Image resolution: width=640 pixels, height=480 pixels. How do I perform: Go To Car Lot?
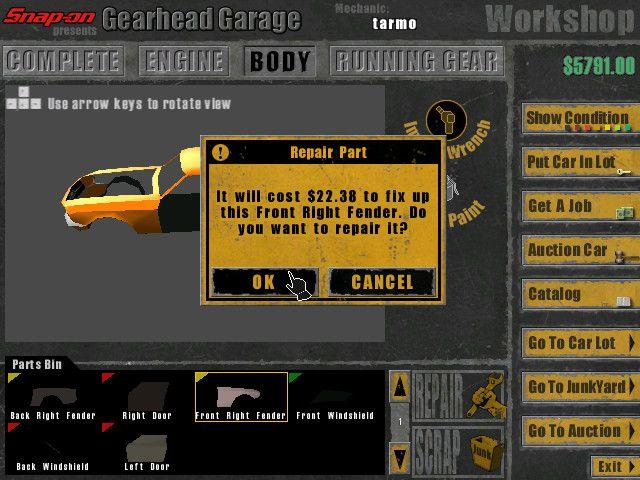tap(579, 343)
